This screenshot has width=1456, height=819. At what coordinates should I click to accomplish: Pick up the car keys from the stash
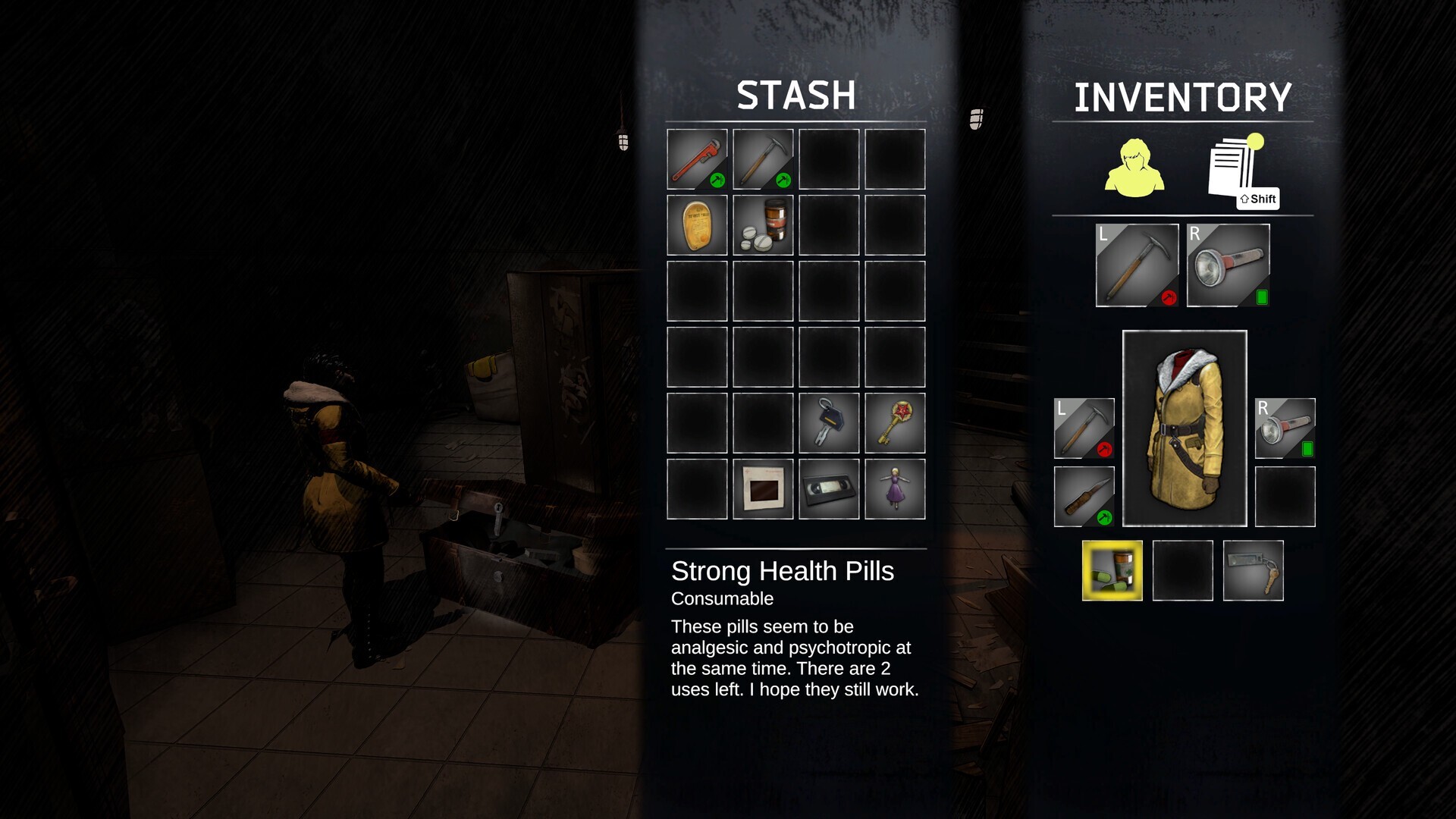coord(828,422)
